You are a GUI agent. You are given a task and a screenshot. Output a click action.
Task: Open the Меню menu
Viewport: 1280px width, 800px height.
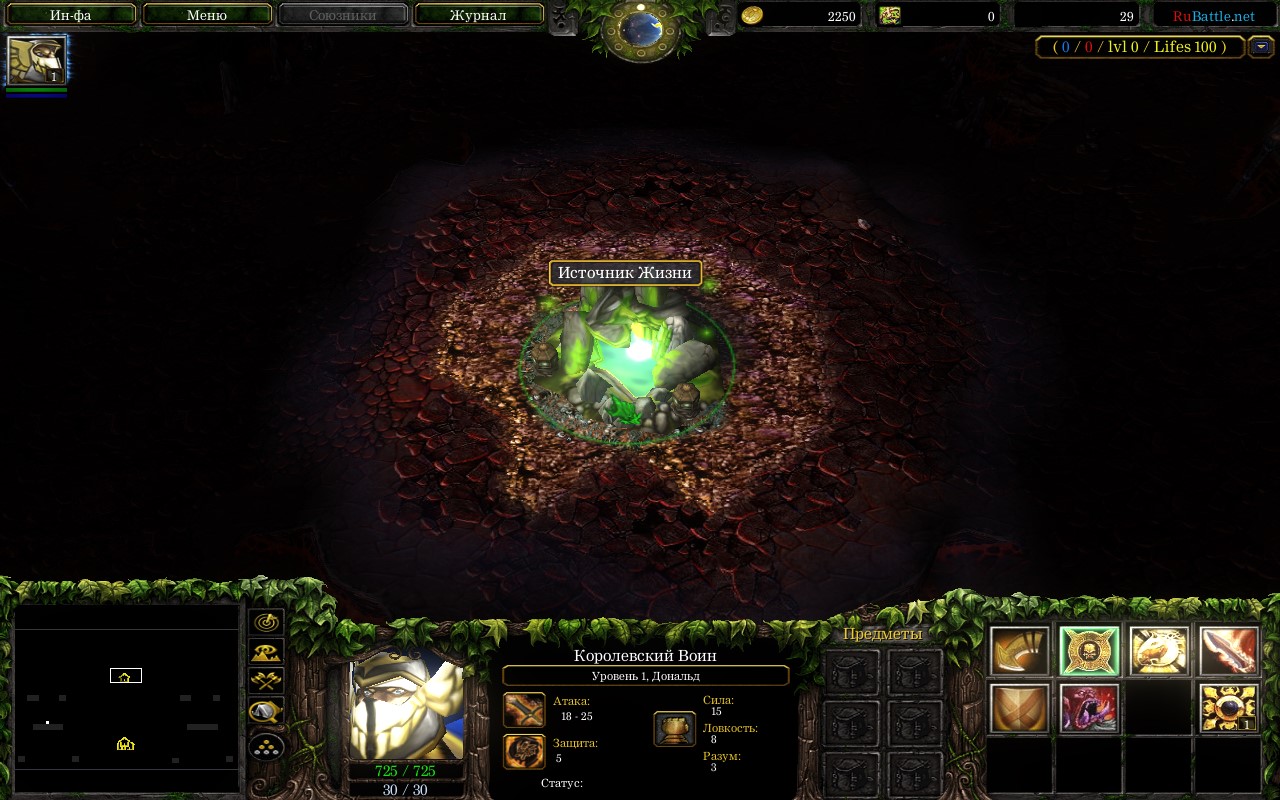[x=206, y=15]
